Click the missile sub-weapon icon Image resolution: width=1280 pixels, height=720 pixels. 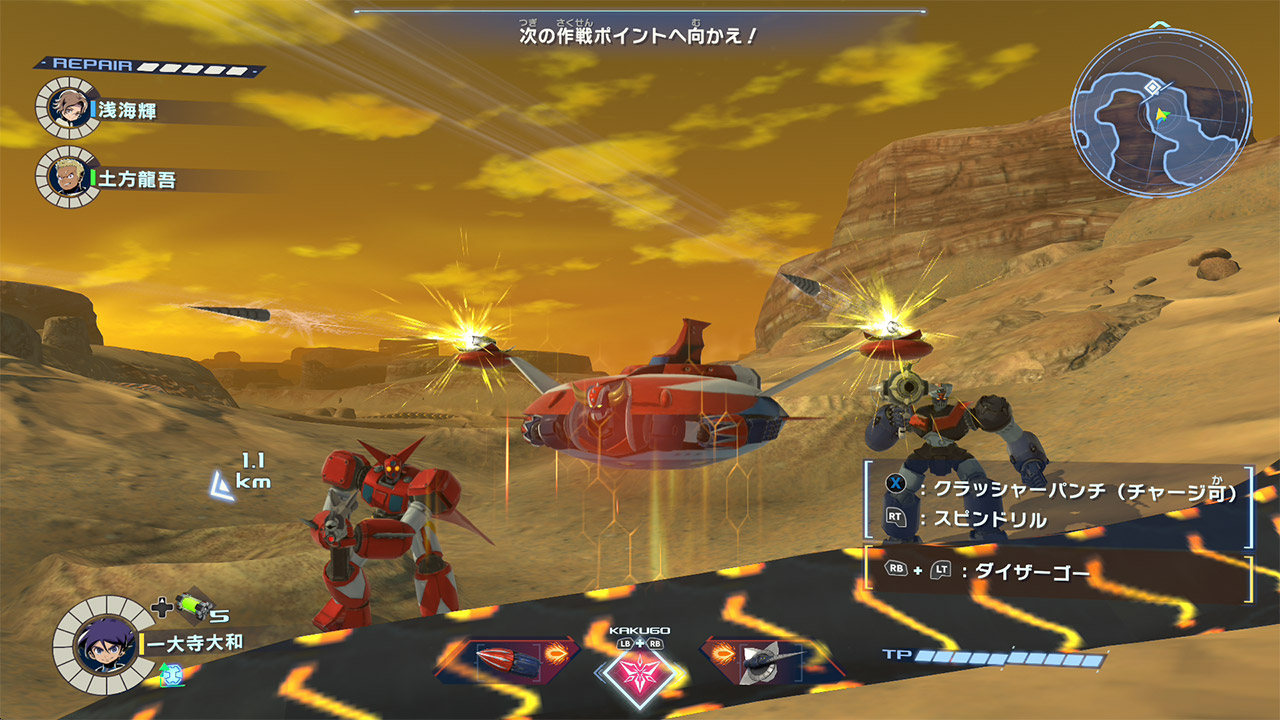(x=510, y=660)
